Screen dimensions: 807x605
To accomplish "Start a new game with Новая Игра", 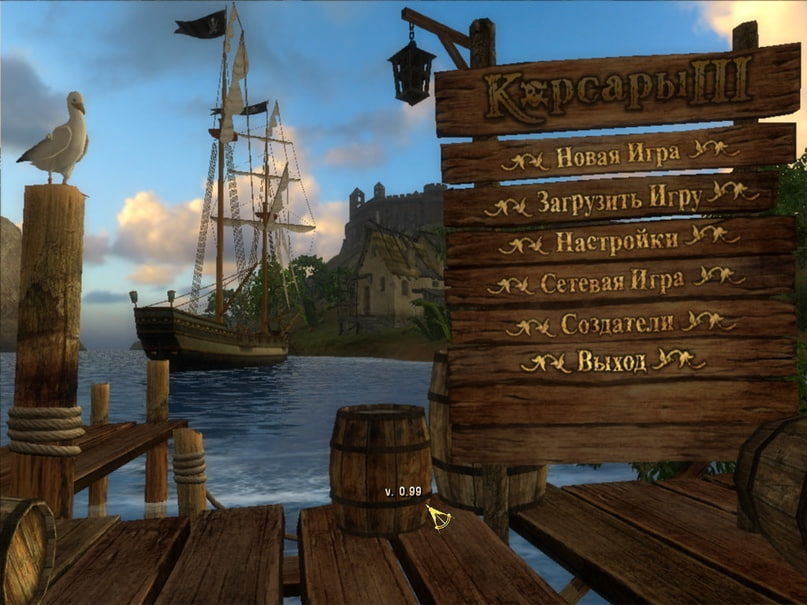I will point(617,155).
